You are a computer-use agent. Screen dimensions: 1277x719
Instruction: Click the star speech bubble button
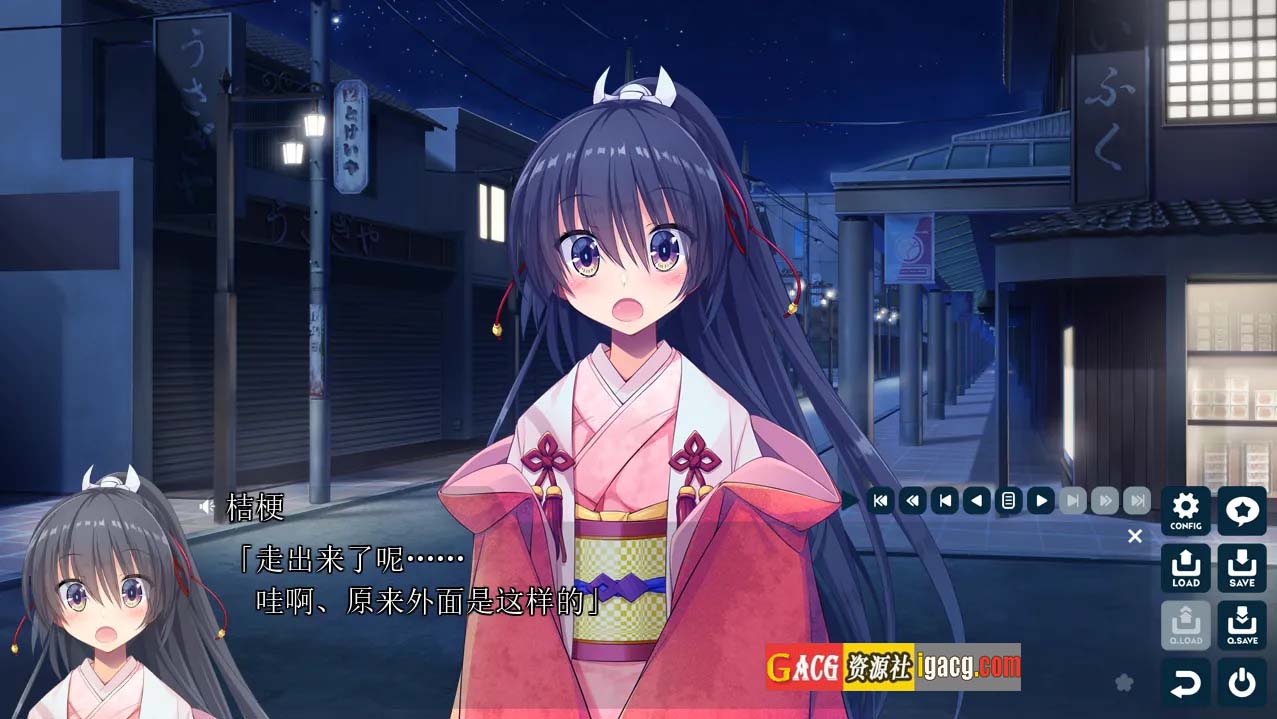pos(1241,511)
